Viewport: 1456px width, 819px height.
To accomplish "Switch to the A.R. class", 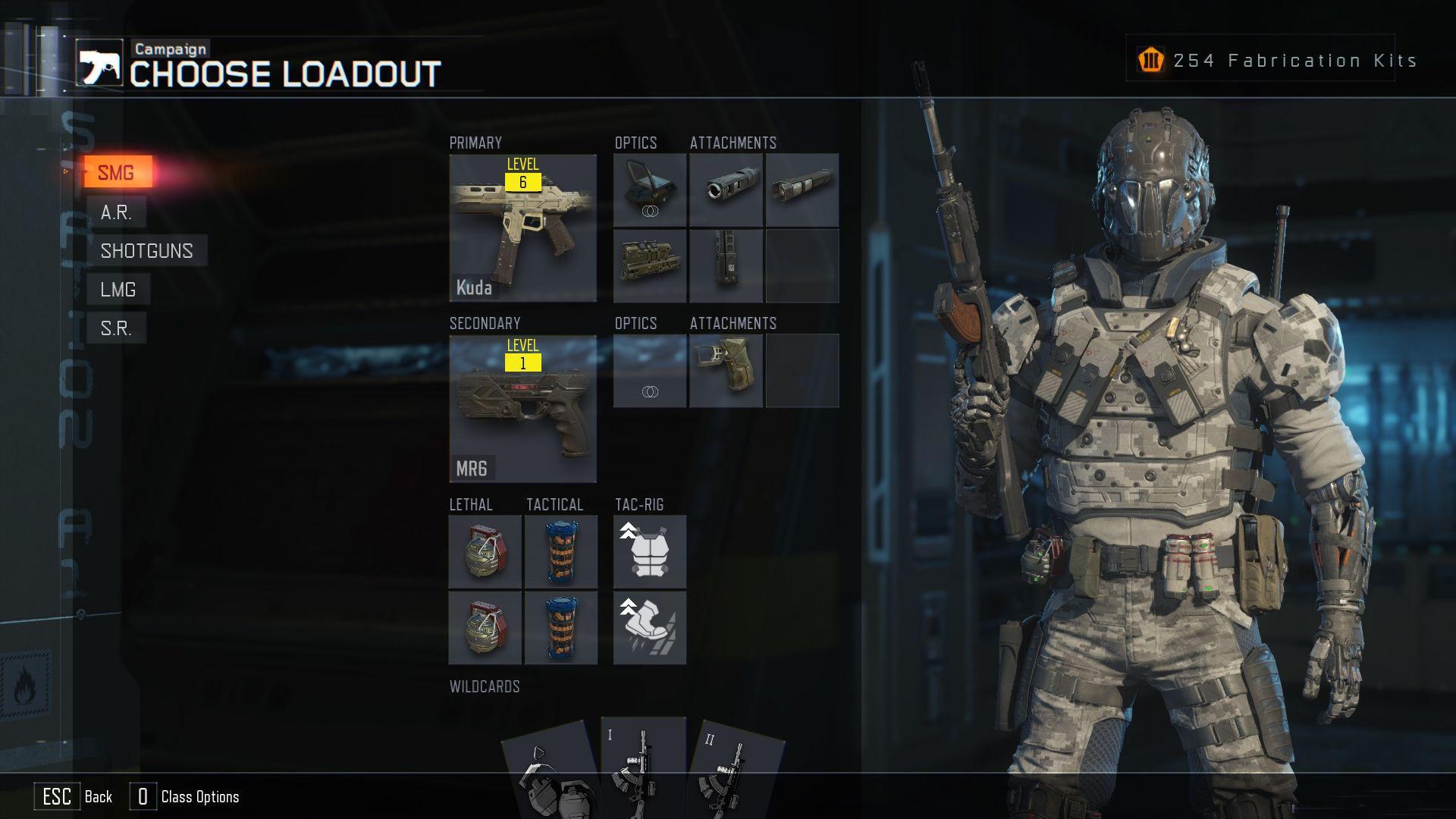I will pyautogui.click(x=116, y=212).
